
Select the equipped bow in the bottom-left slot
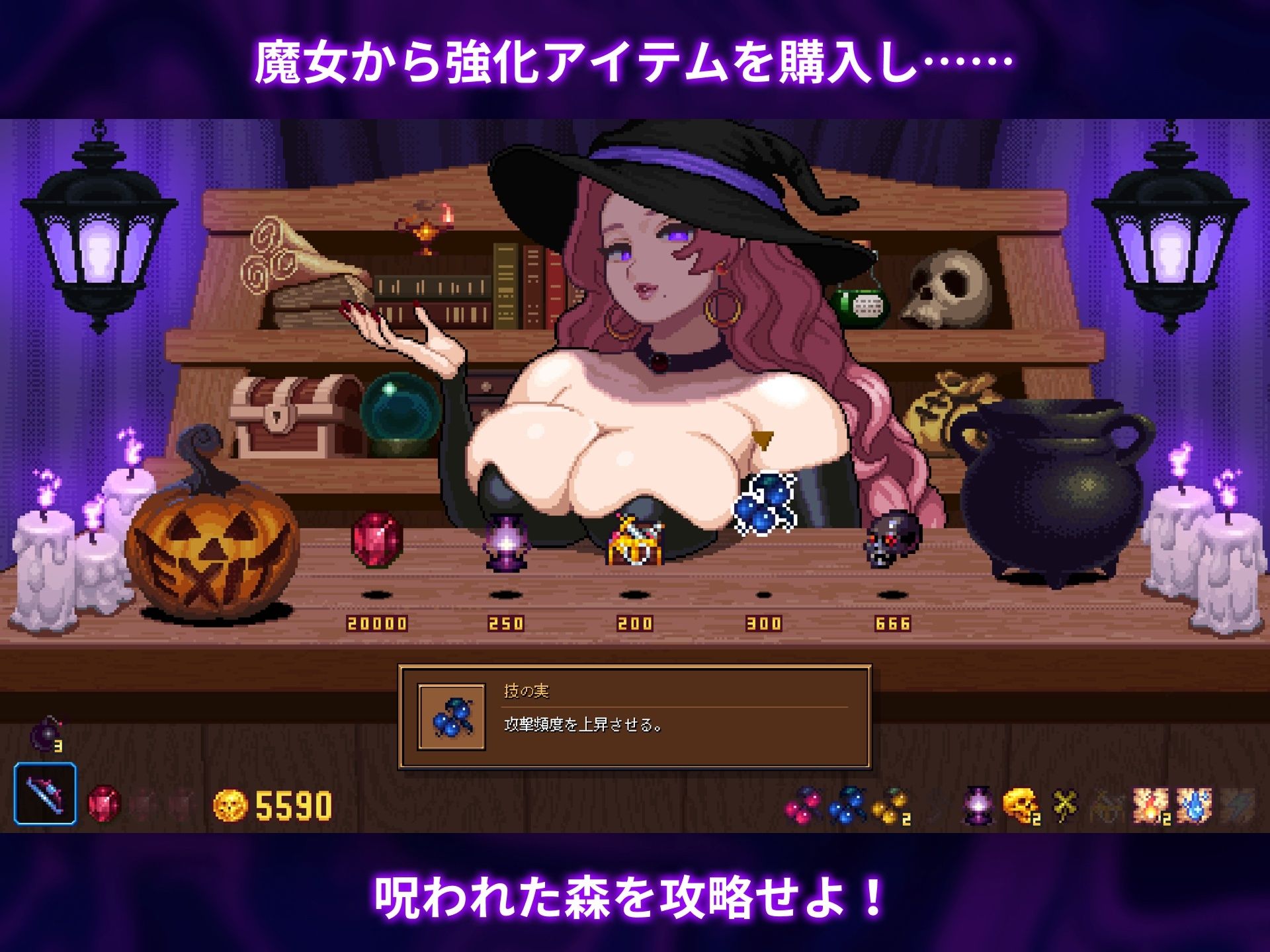[x=45, y=797]
